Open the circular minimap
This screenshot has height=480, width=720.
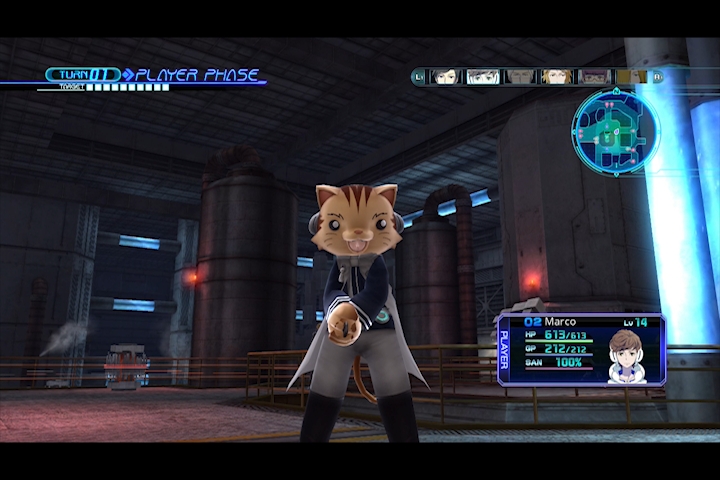tap(615, 130)
